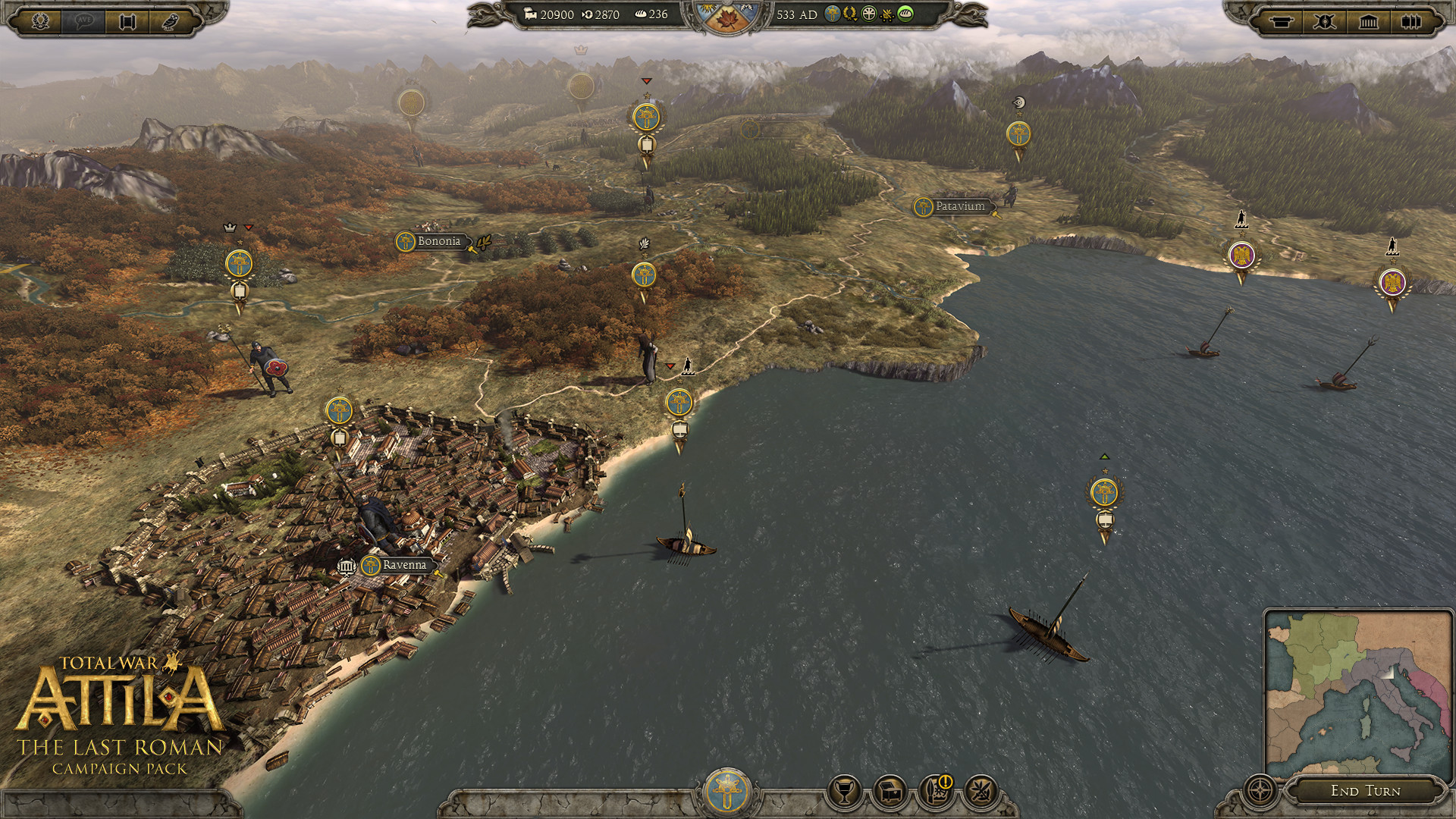The image size is (1456, 819).
Task: Toggle the AVE advisor speech bubble
Action: pyautogui.click(x=85, y=22)
